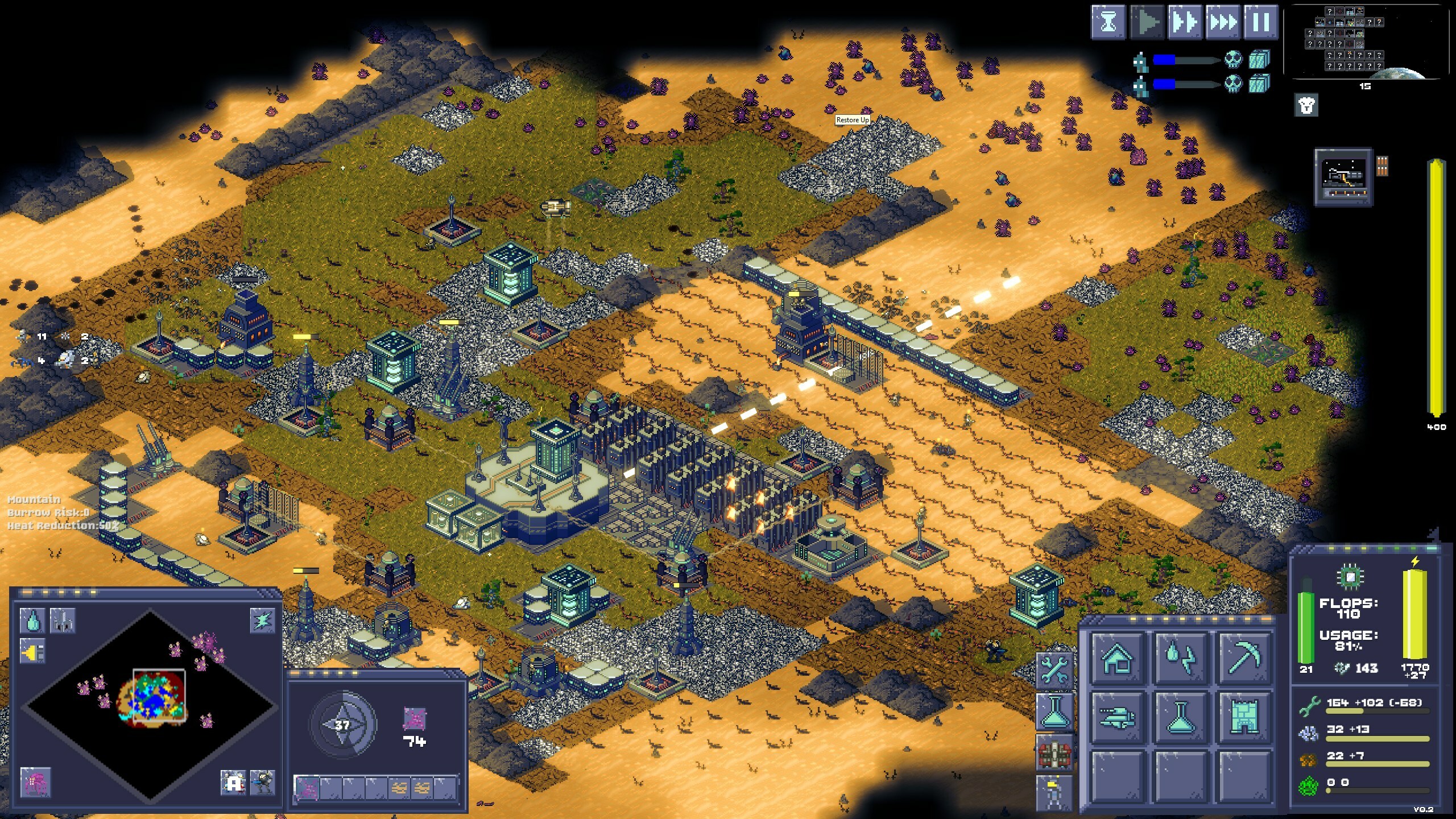Click the wrench tool icon beside the build menu

[x=1054, y=670]
